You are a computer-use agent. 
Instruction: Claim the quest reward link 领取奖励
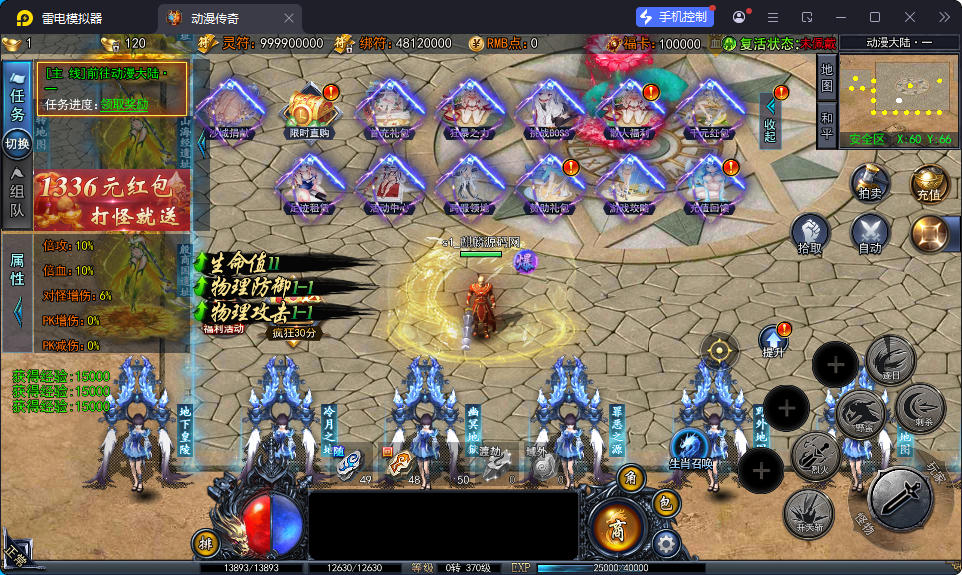coord(124,104)
